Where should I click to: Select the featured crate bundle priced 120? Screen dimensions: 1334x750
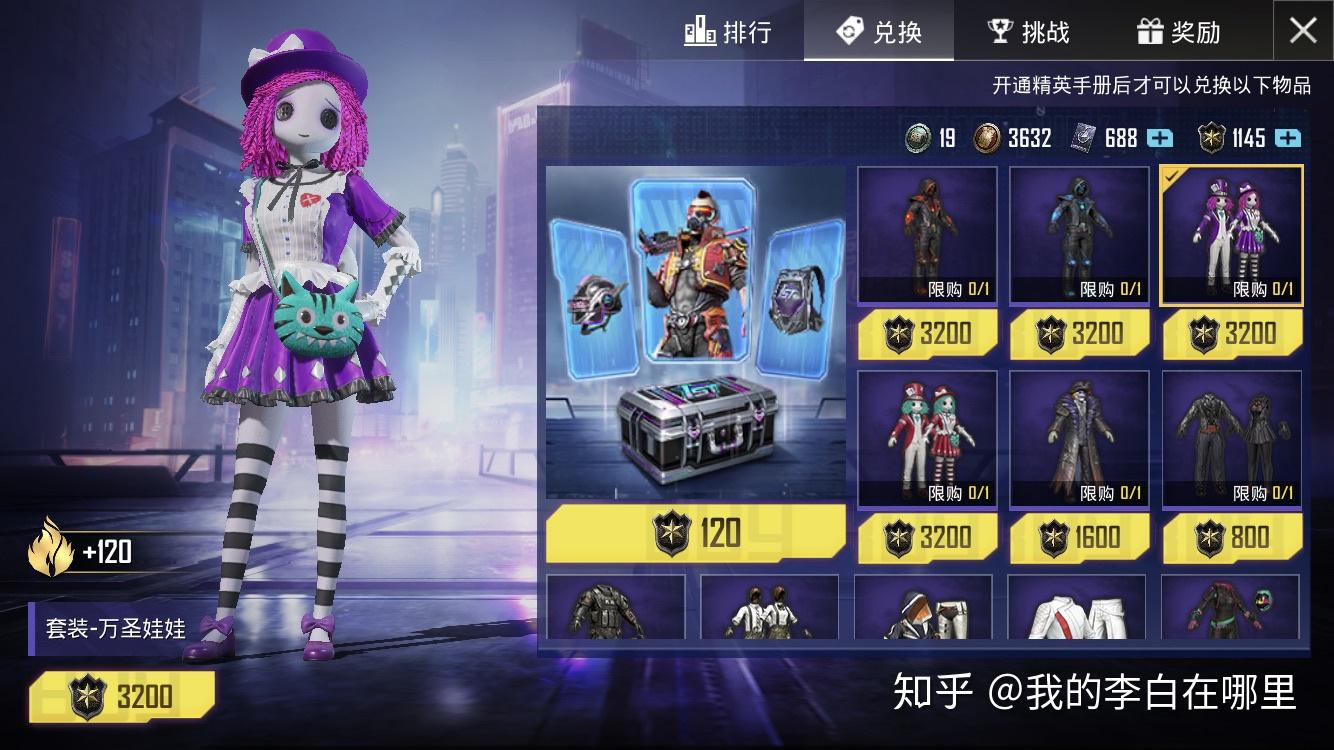[695, 334]
